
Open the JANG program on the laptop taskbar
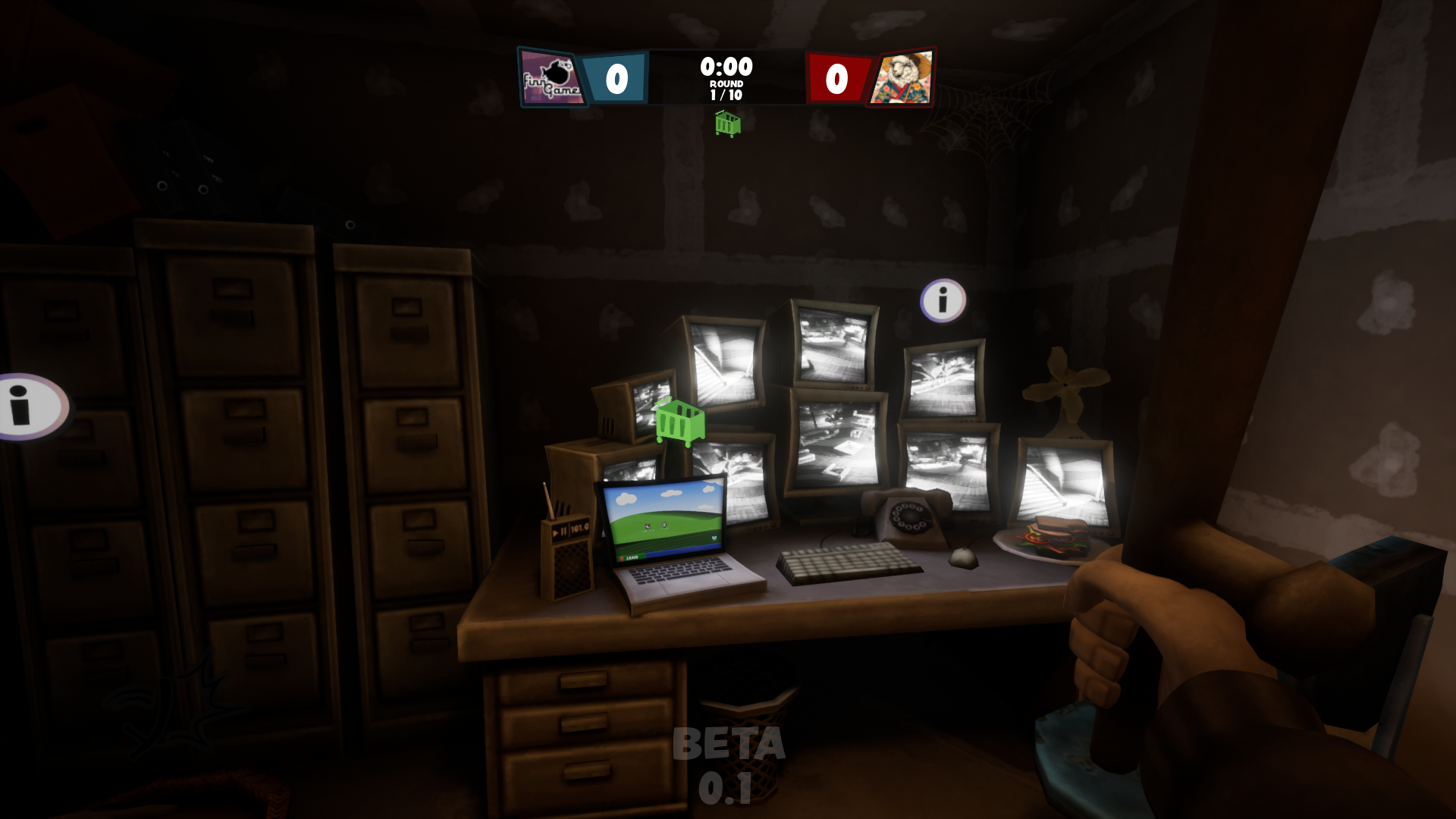click(632, 558)
